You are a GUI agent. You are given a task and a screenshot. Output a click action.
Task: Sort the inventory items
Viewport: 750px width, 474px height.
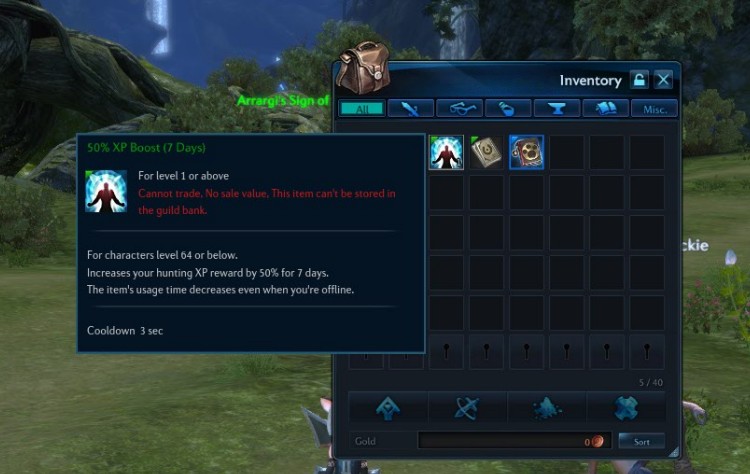[641, 441]
